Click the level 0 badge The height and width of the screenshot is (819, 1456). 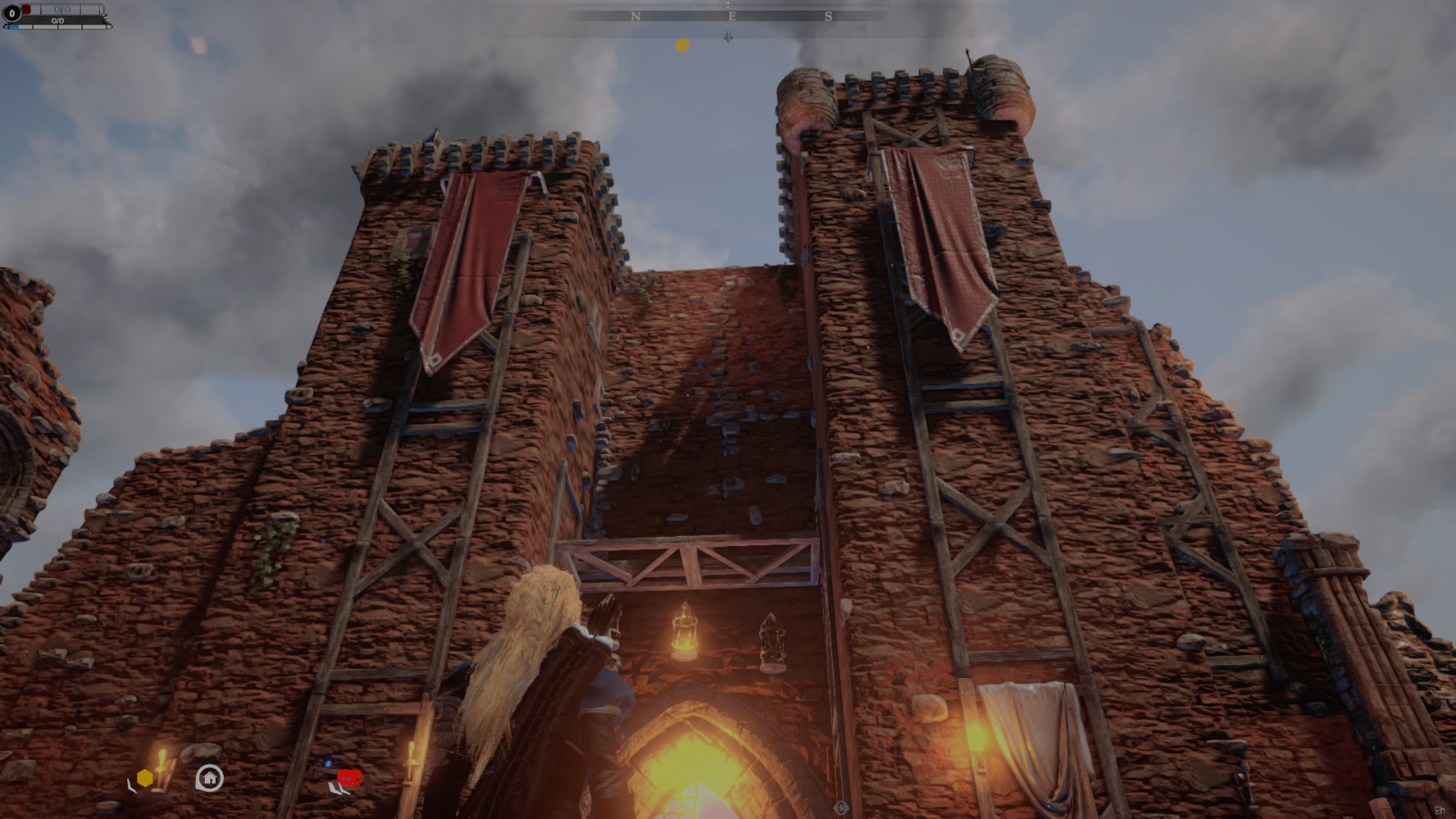tap(12, 14)
